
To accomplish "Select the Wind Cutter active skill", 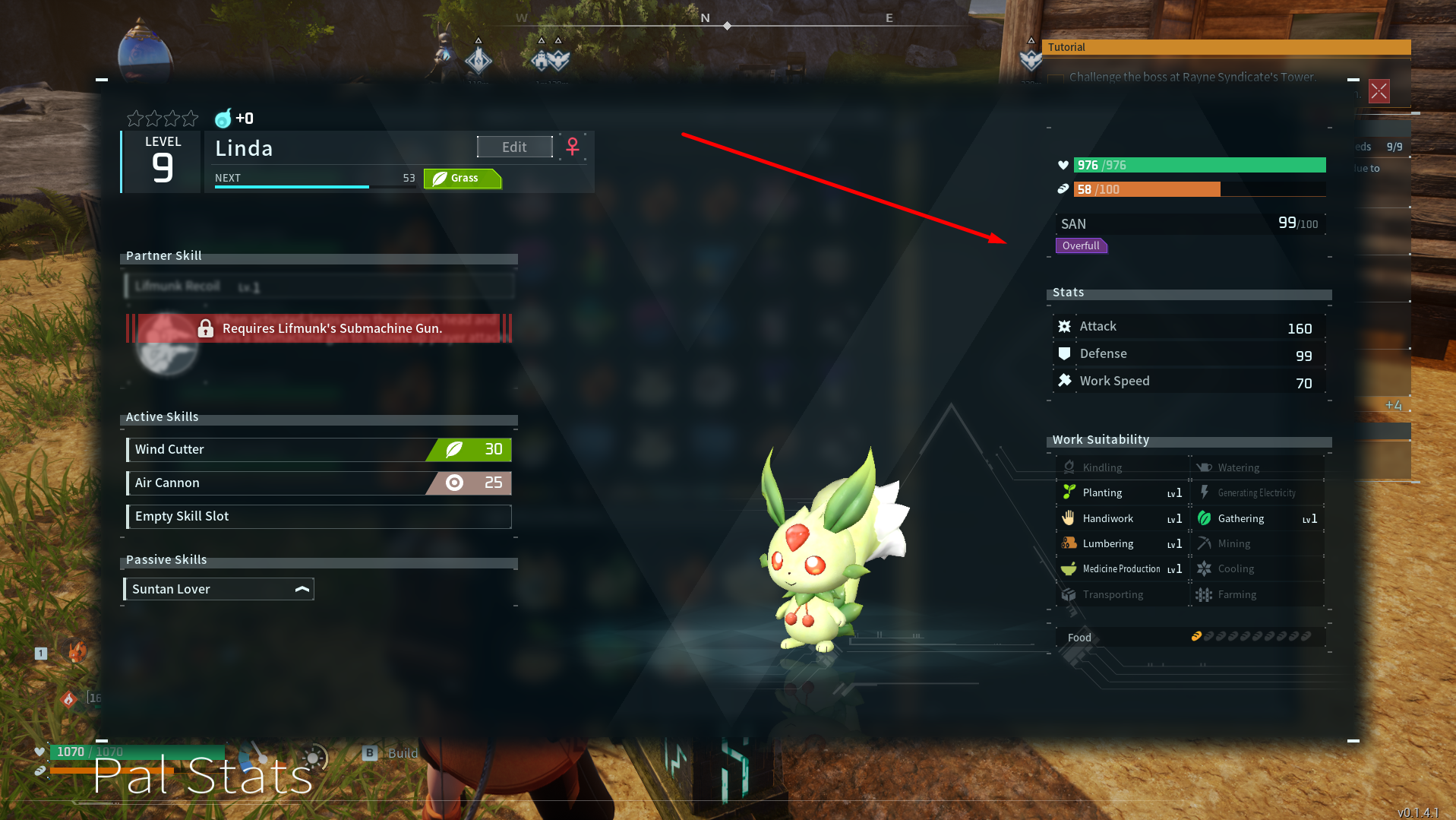I will click(319, 449).
